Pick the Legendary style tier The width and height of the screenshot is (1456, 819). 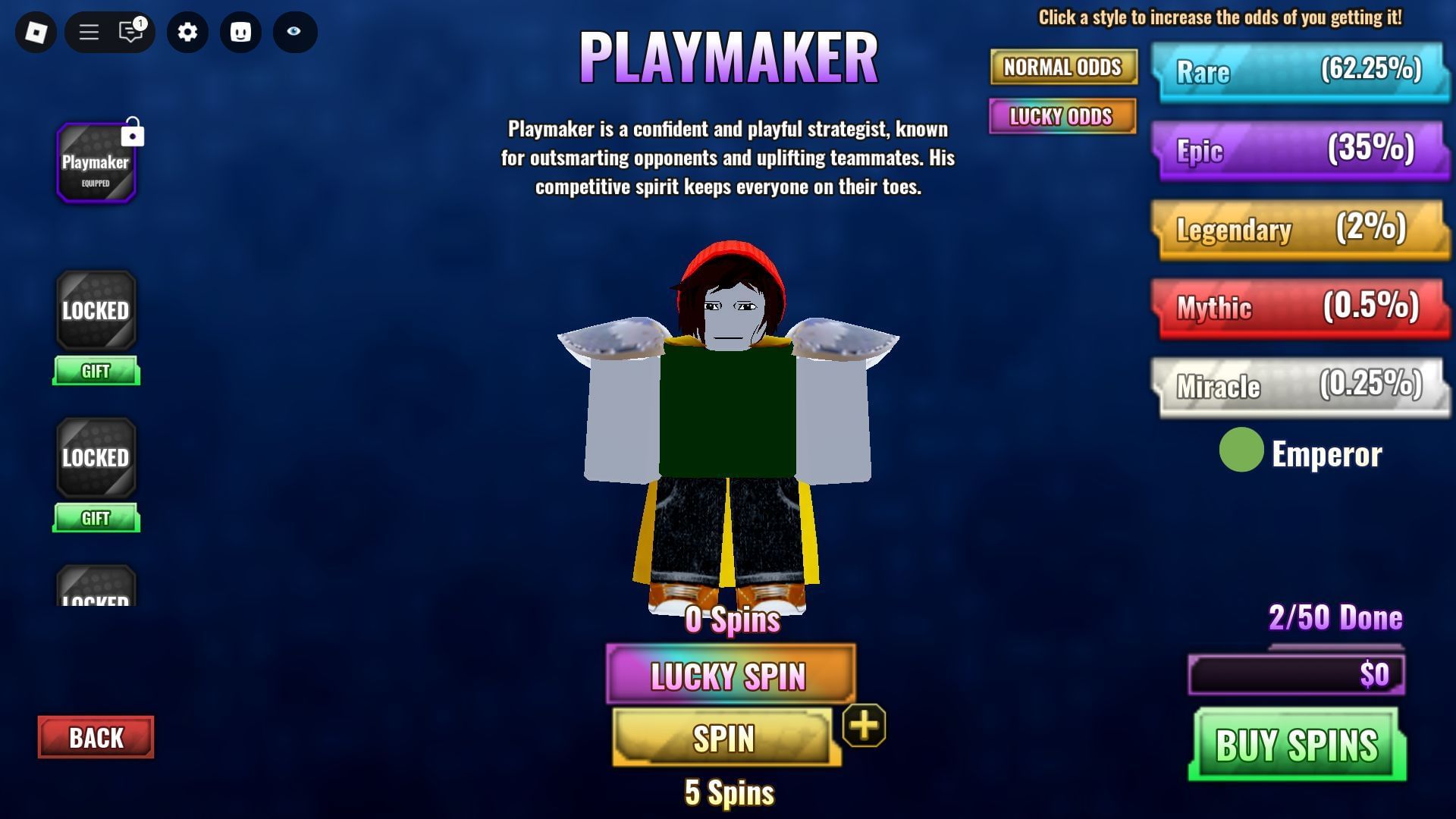coord(1299,228)
